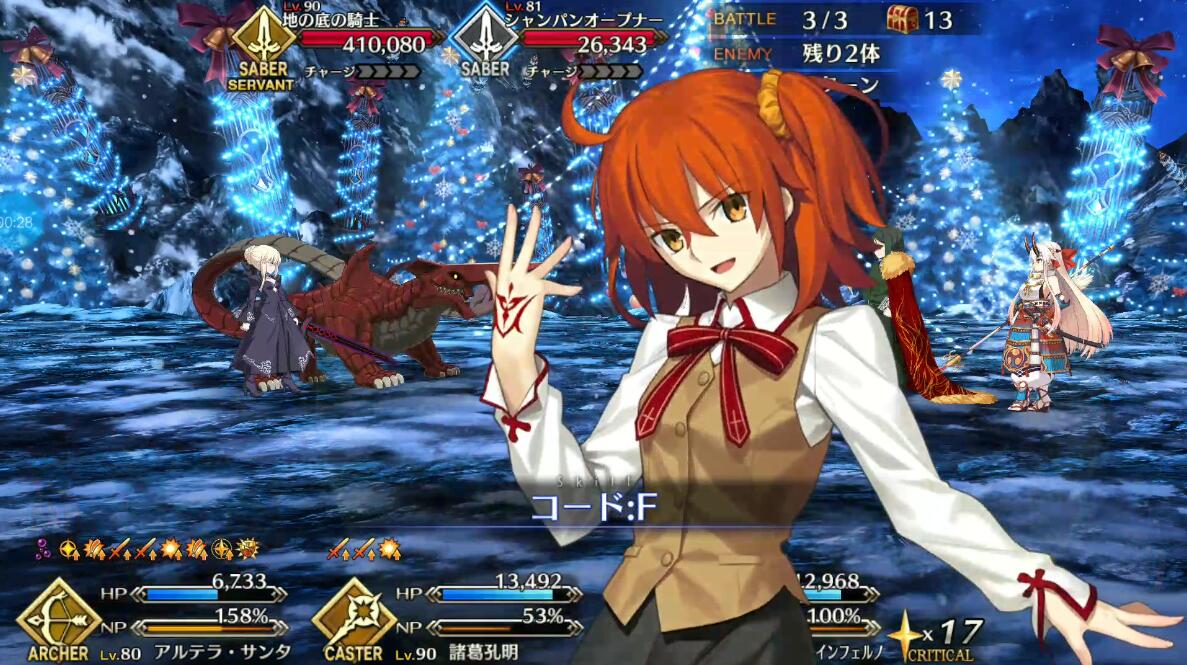Open Caster 諸葛孔明 status panel

pyautogui.click(x=352, y=613)
